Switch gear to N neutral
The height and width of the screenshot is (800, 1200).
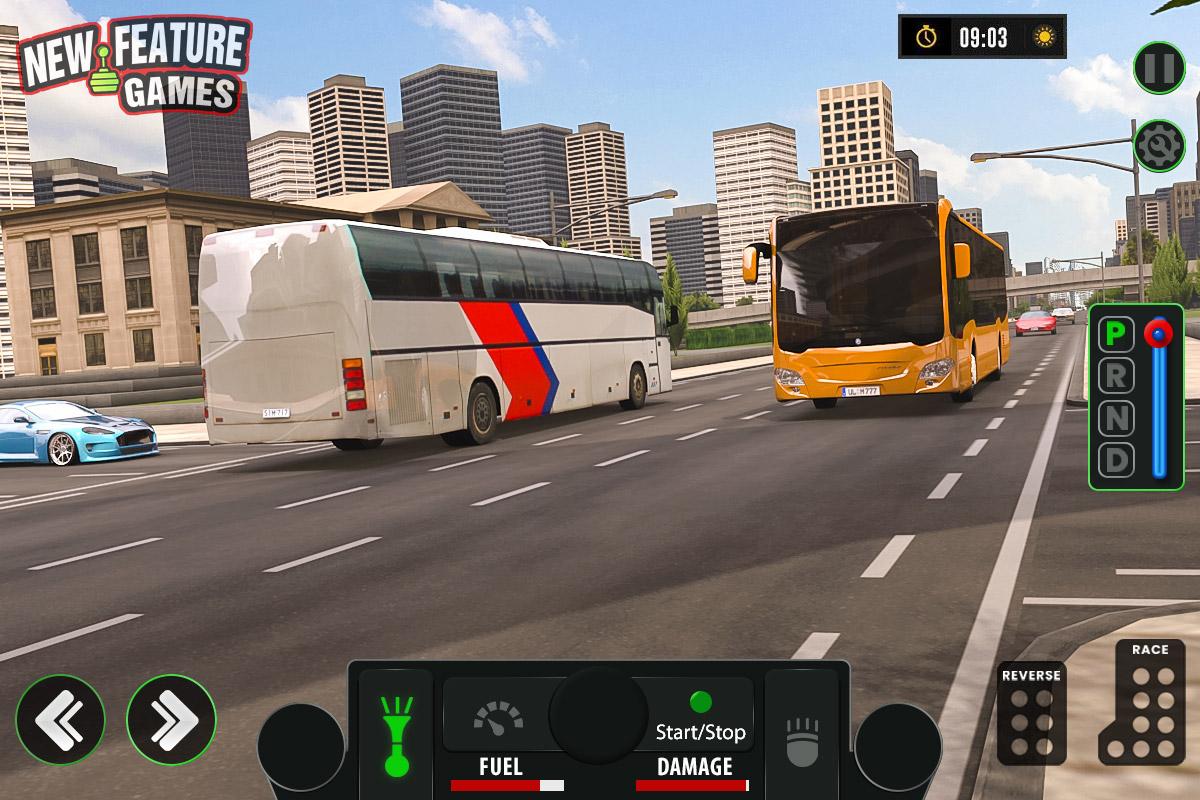pos(1116,418)
